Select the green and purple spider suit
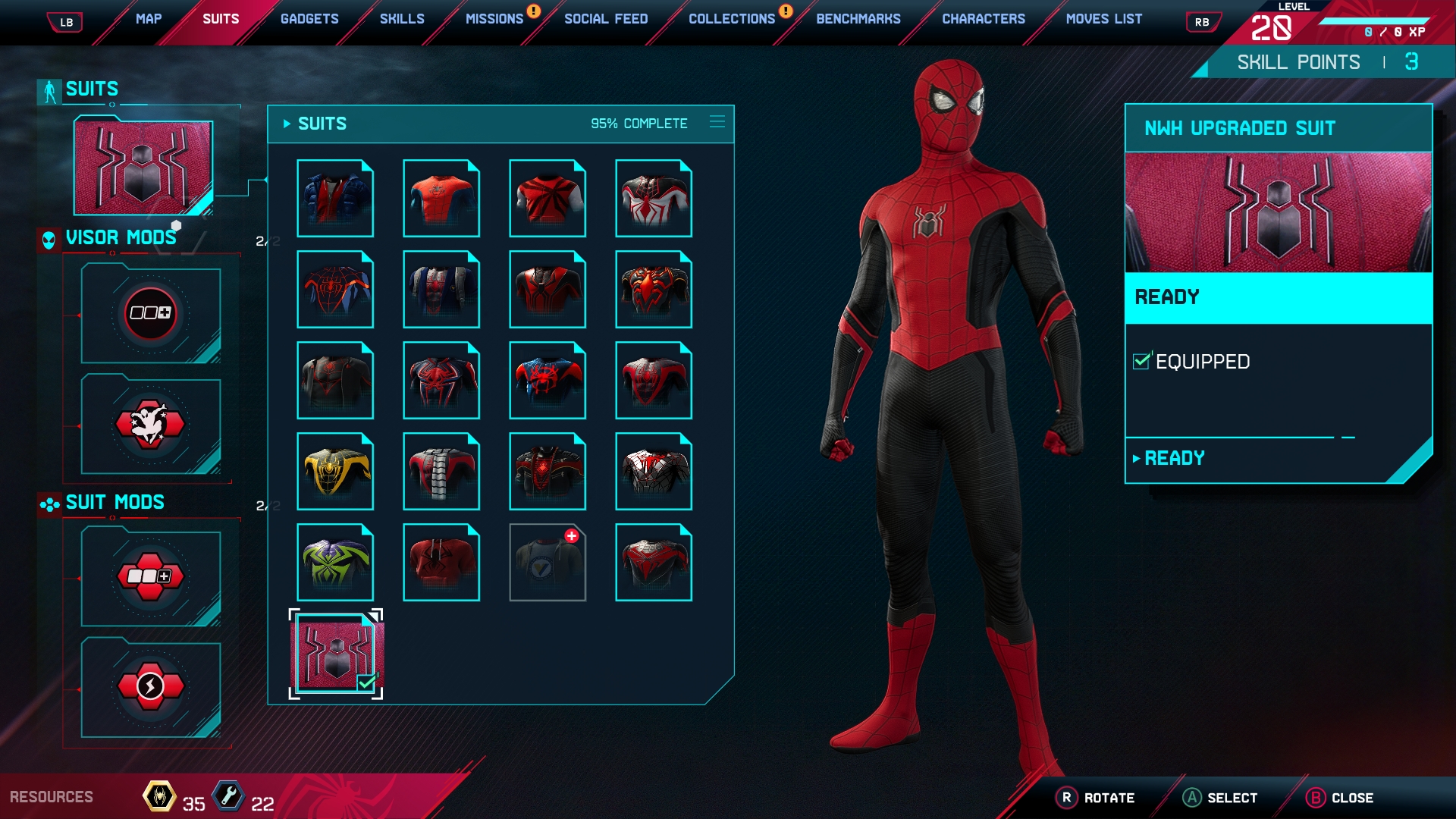The image size is (1456, 819). [x=335, y=562]
